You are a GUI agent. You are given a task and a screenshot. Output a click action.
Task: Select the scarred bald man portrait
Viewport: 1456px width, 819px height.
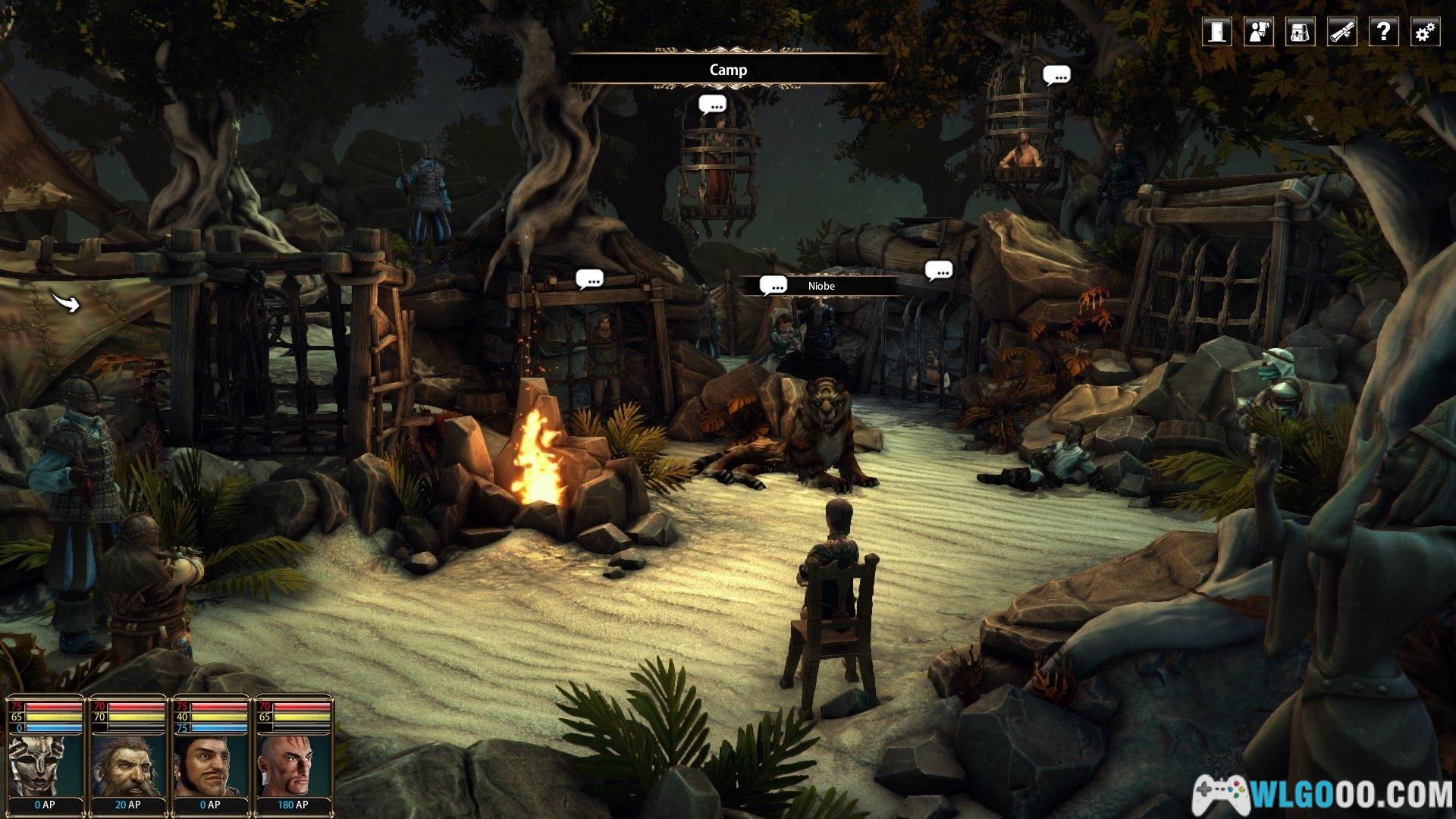(293, 763)
